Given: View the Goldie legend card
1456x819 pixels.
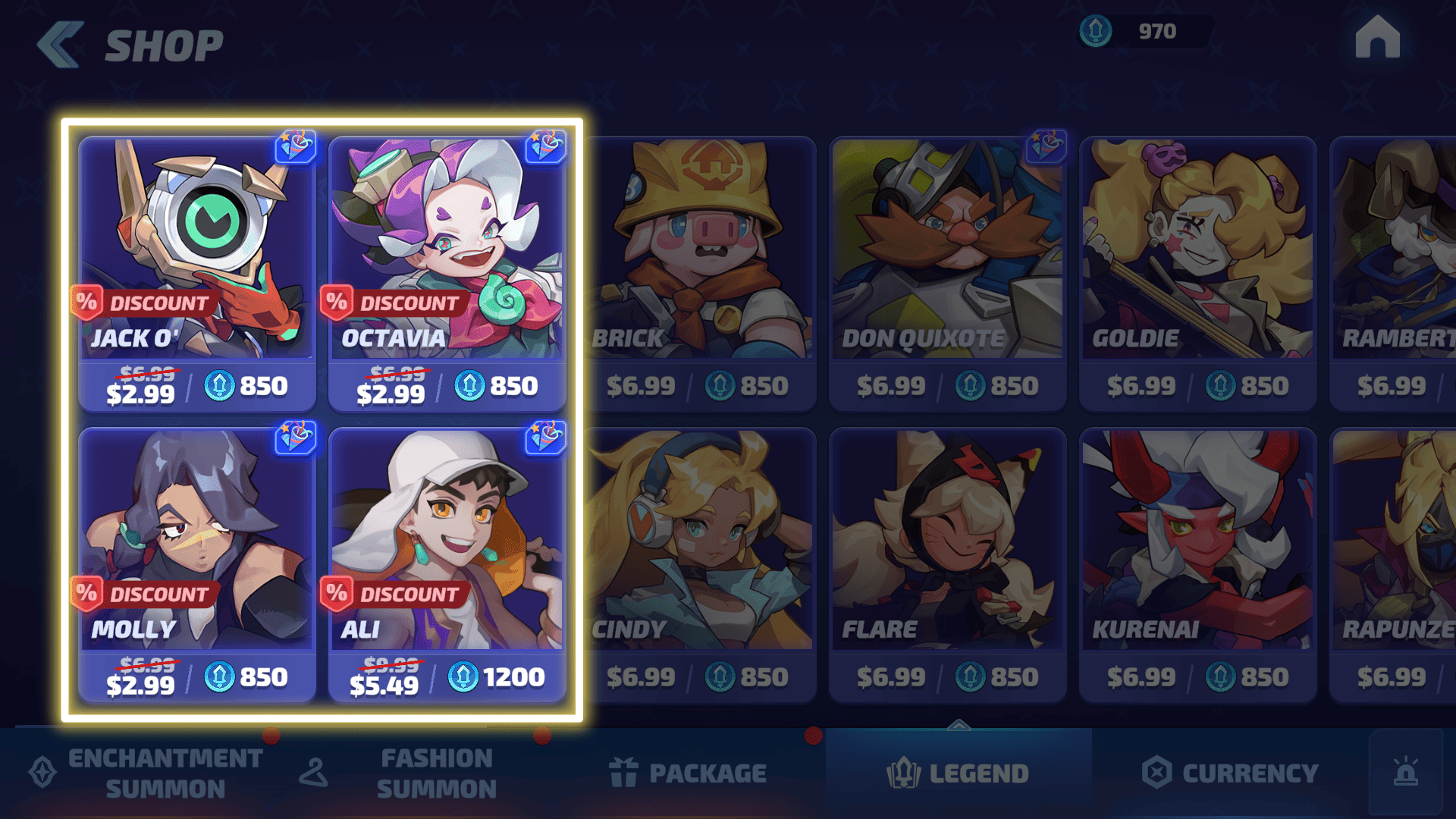Looking at the screenshot, I should [1198, 273].
